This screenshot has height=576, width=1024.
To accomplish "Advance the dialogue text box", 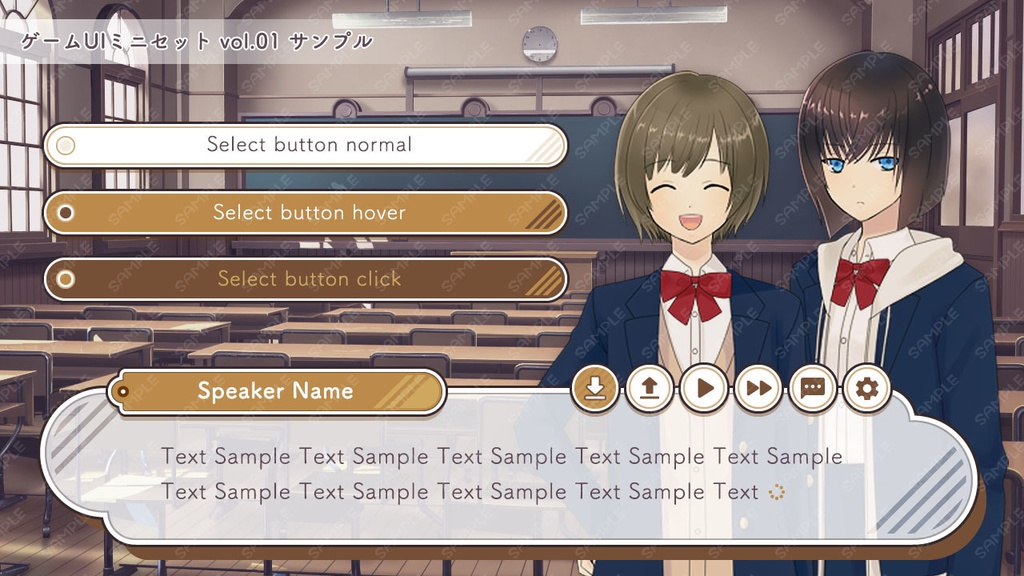I will pos(500,475).
